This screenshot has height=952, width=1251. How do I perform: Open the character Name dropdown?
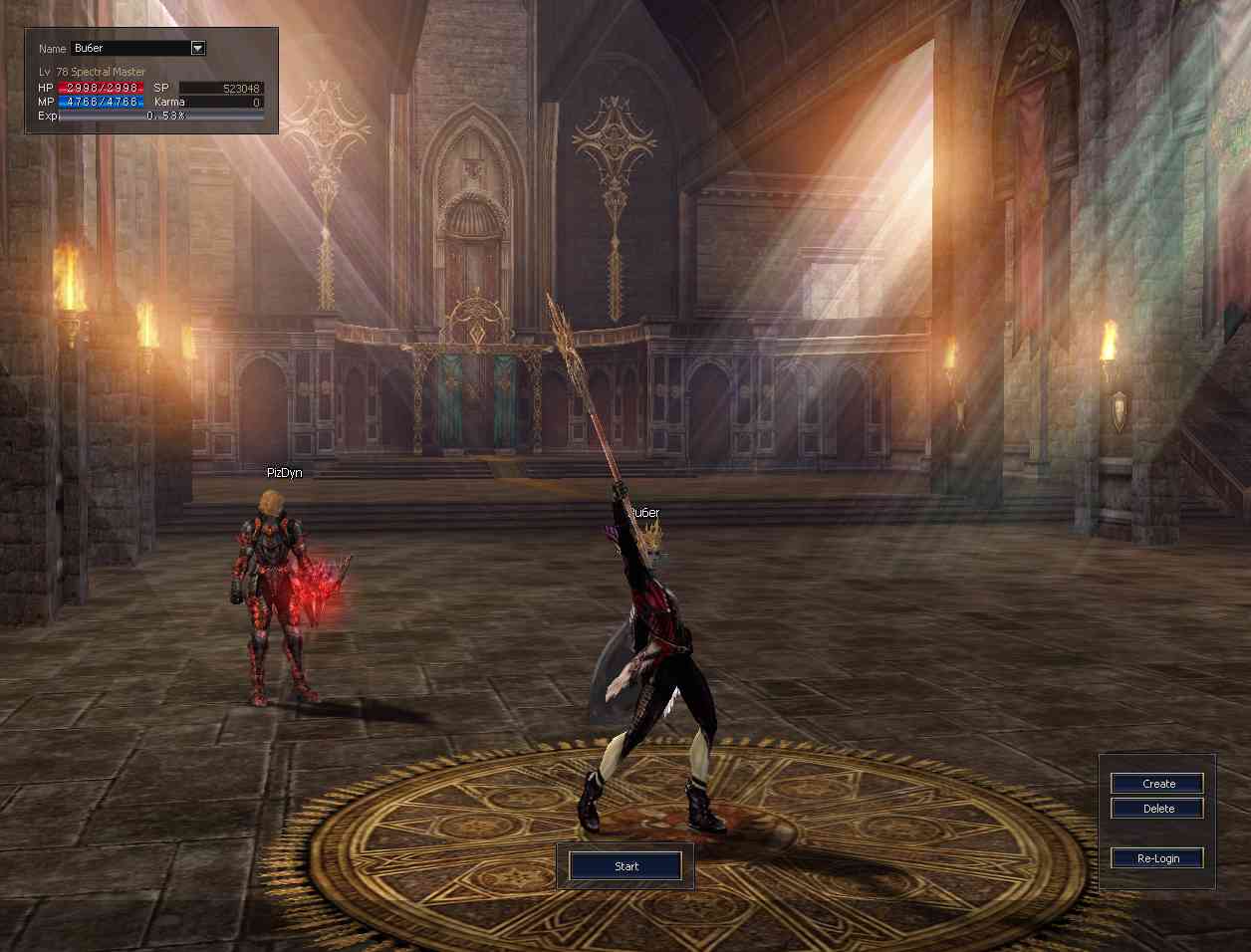[x=197, y=48]
